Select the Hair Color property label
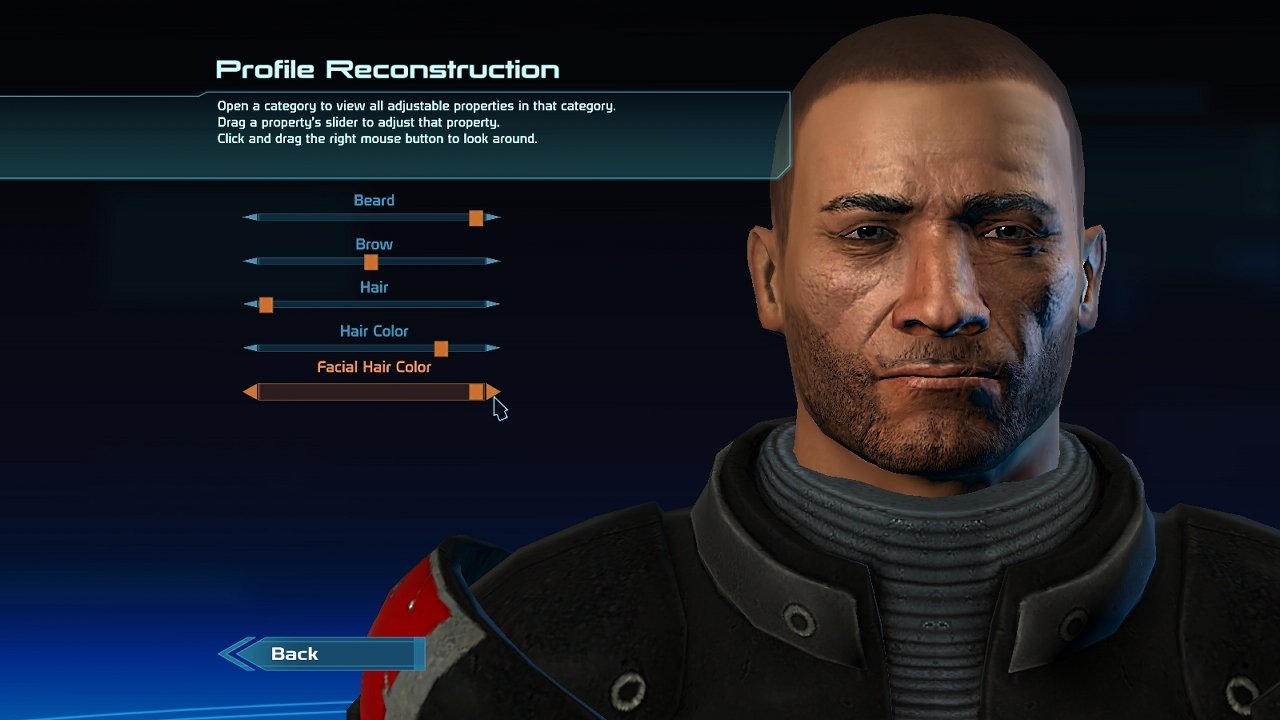Viewport: 1280px width, 720px height. click(x=374, y=331)
